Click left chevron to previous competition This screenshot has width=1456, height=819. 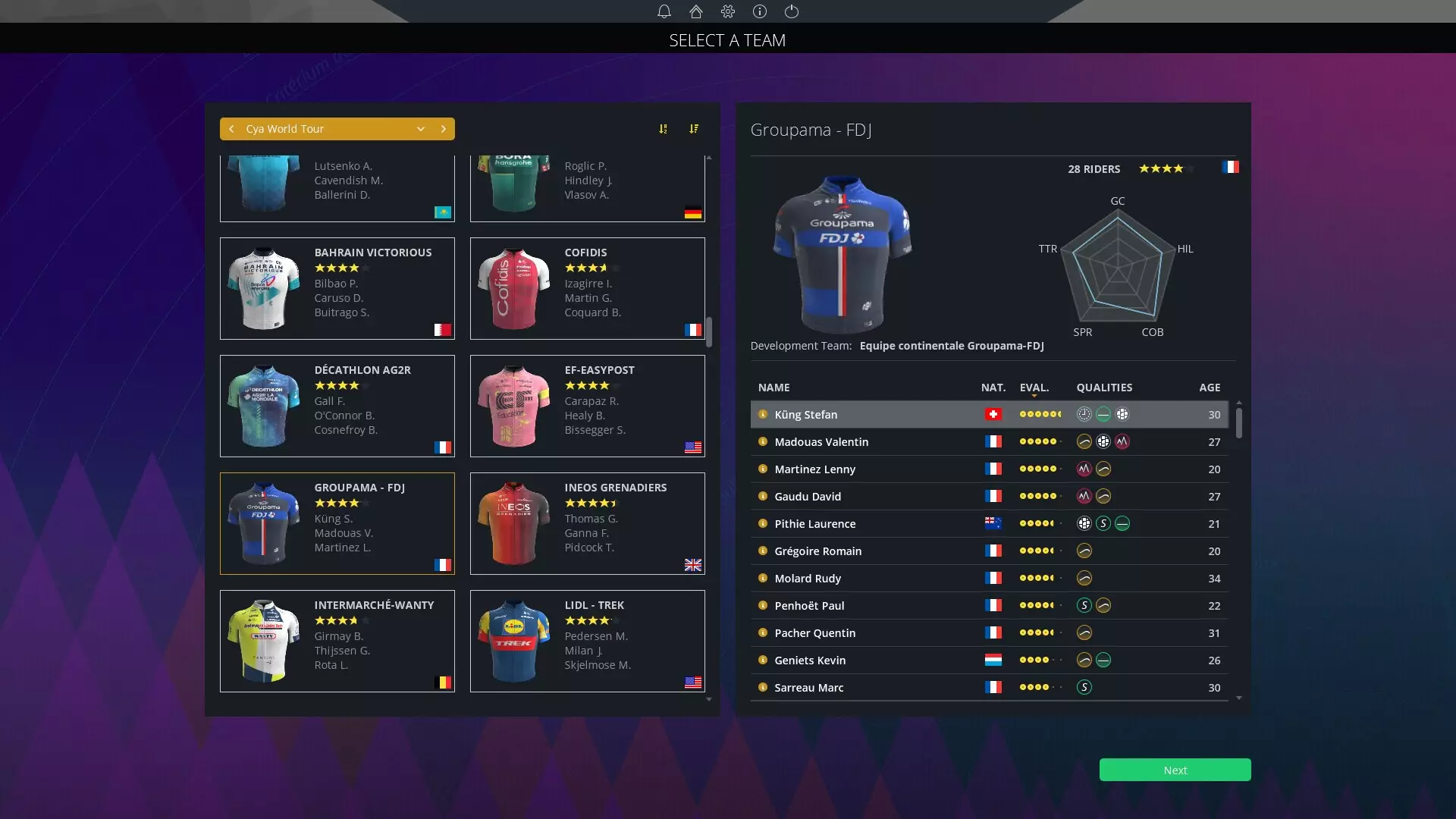coord(231,129)
